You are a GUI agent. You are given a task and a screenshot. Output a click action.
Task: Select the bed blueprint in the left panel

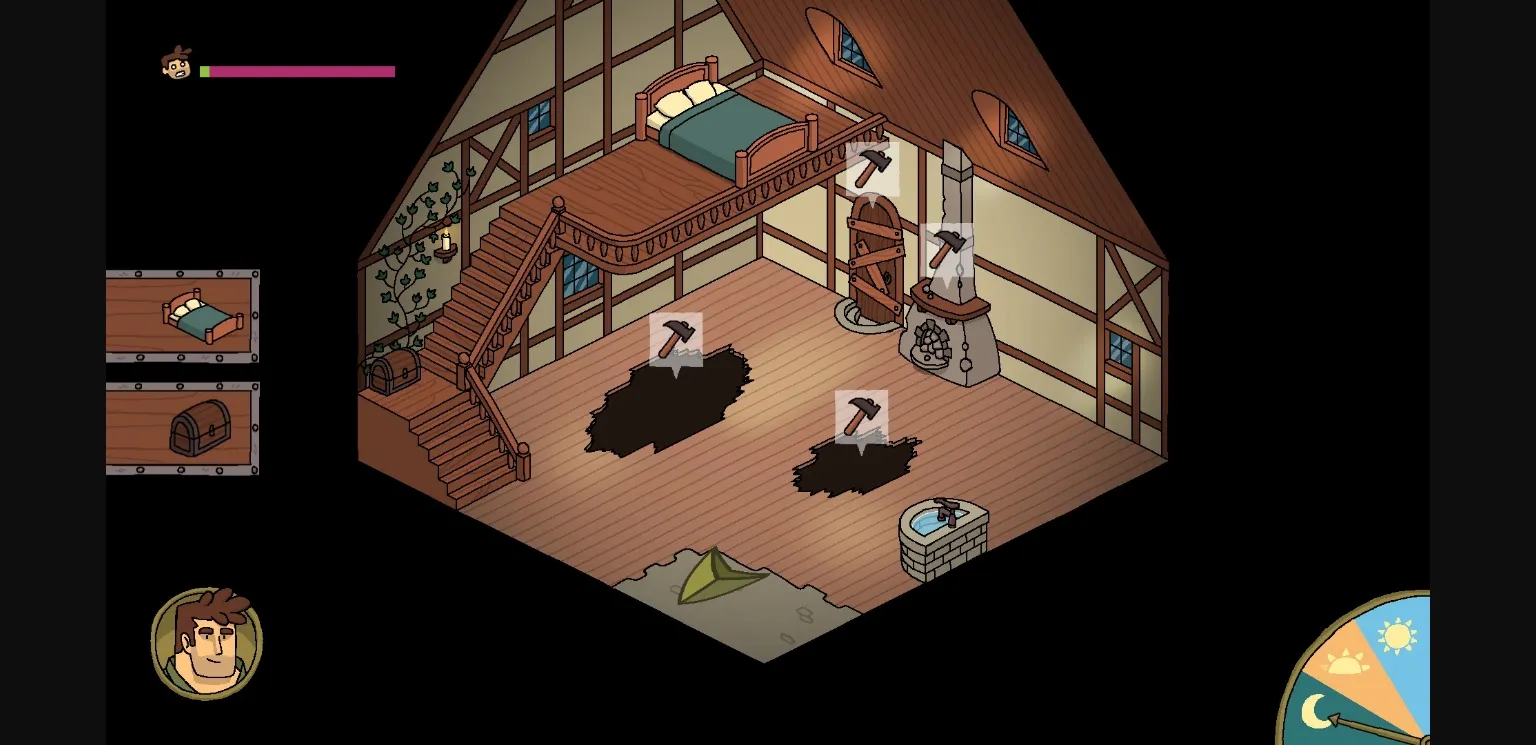pos(183,318)
